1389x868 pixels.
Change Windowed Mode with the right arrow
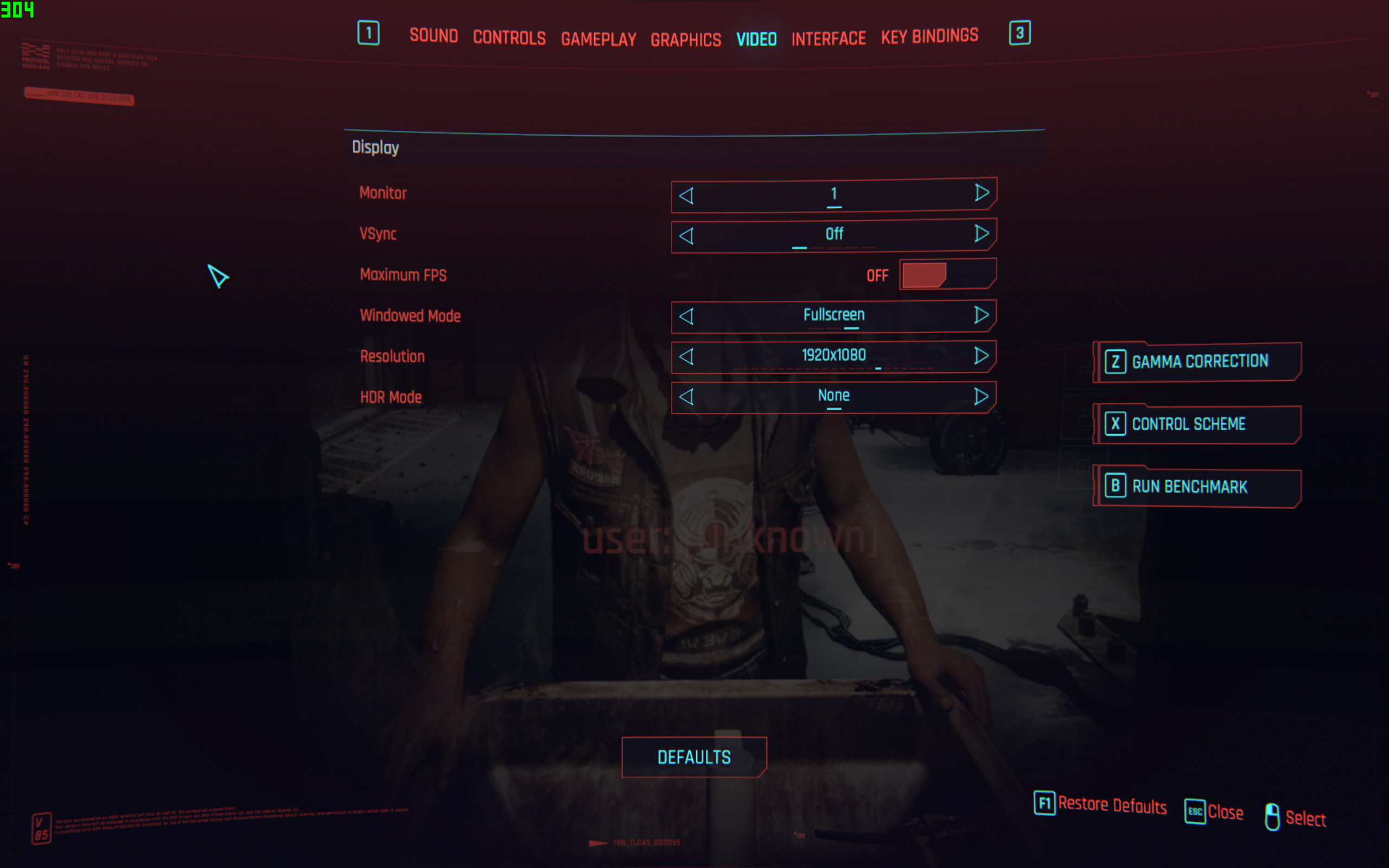pyautogui.click(x=982, y=315)
